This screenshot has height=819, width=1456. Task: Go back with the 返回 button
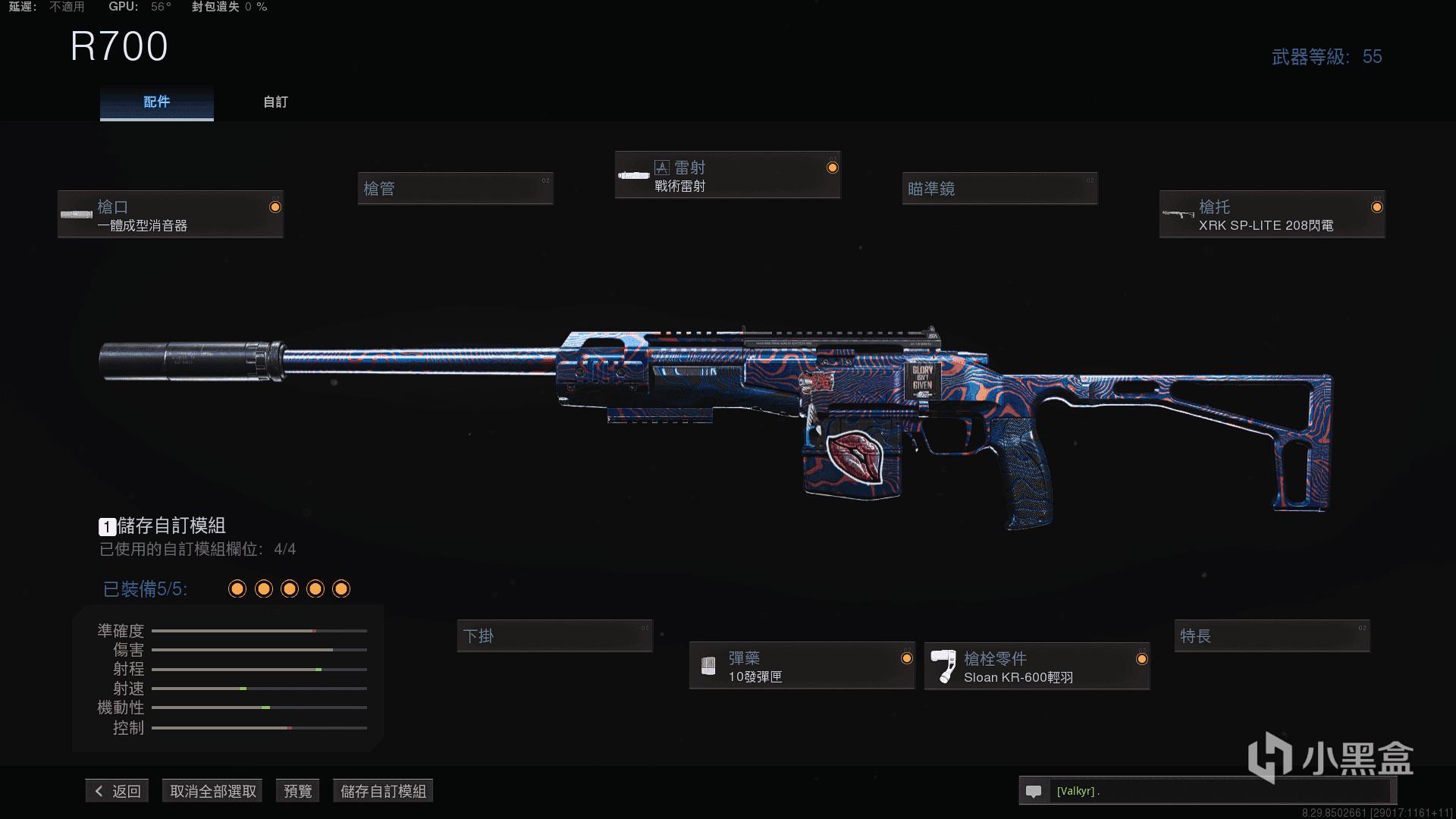(118, 791)
